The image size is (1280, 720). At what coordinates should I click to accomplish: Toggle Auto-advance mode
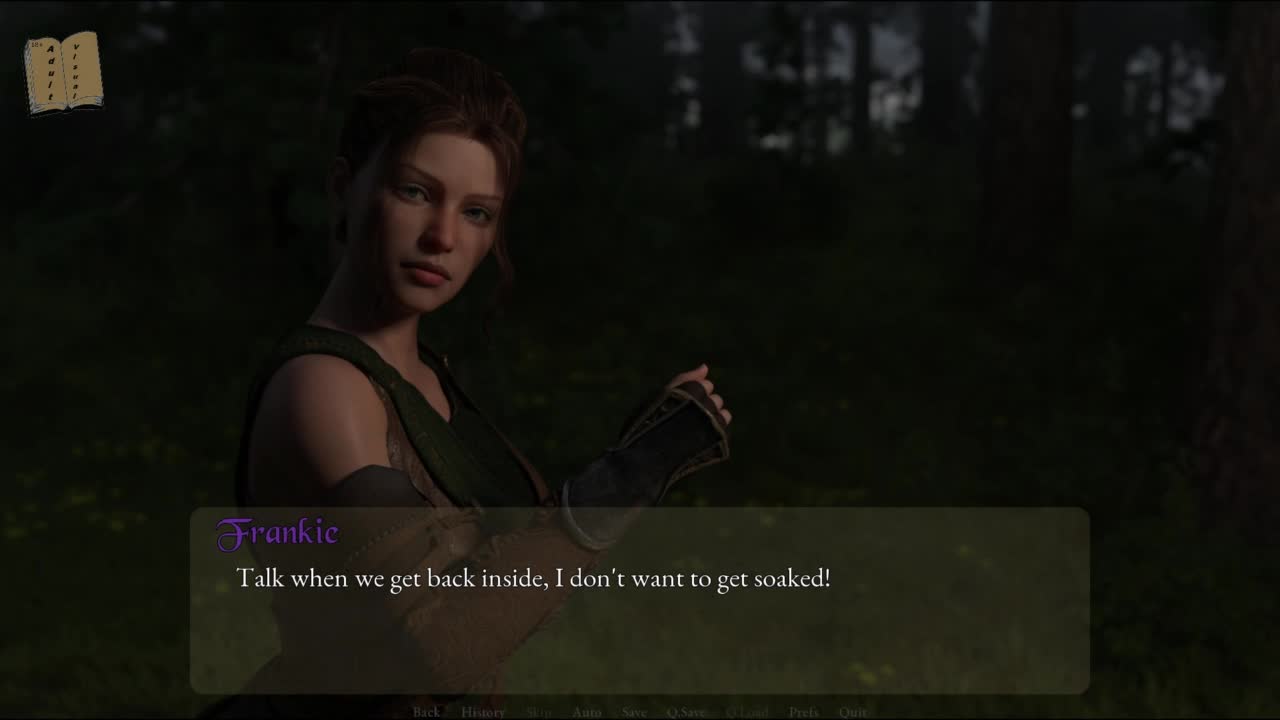tap(586, 712)
